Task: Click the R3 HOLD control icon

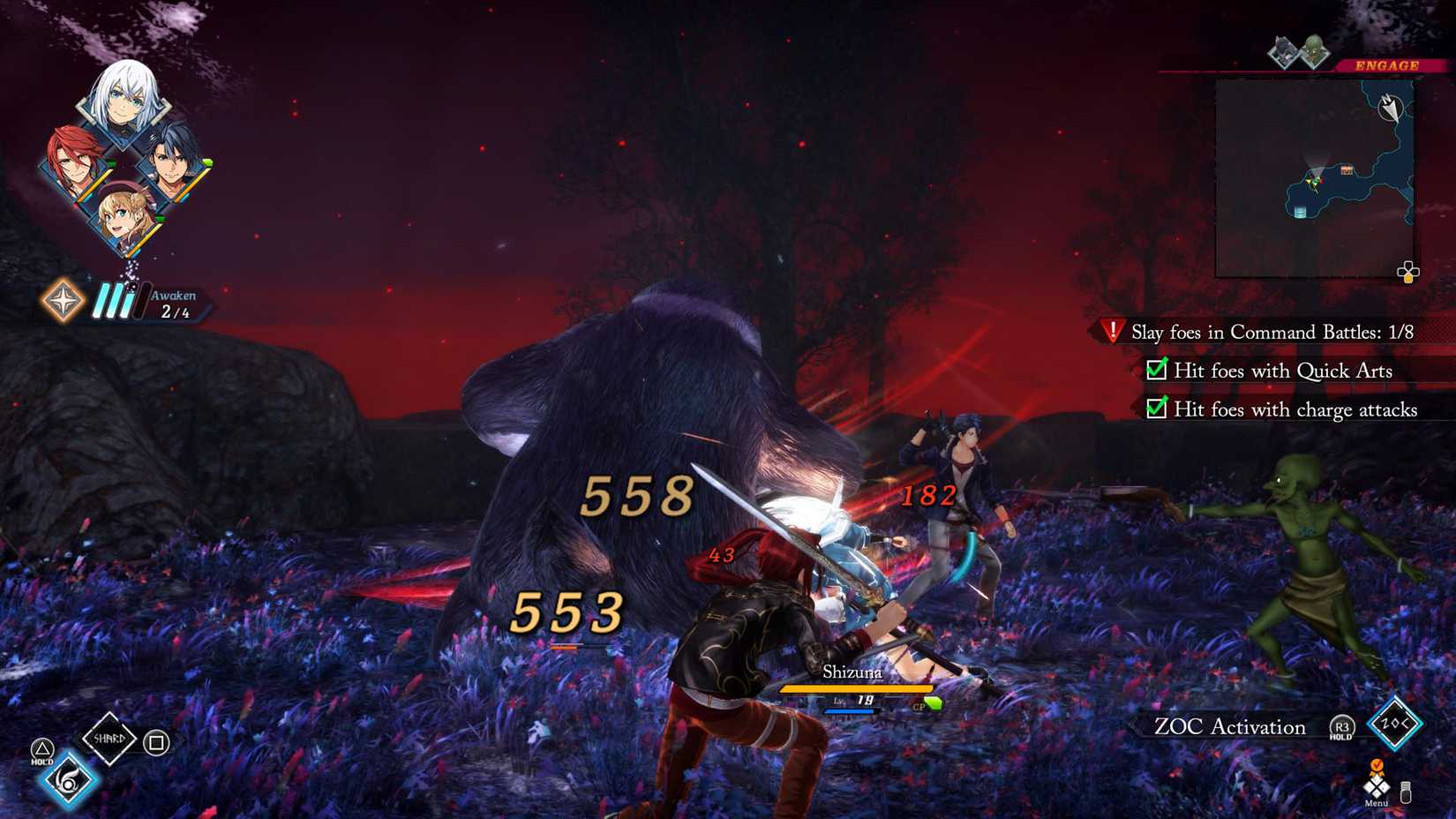Action: coord(1341,727)
